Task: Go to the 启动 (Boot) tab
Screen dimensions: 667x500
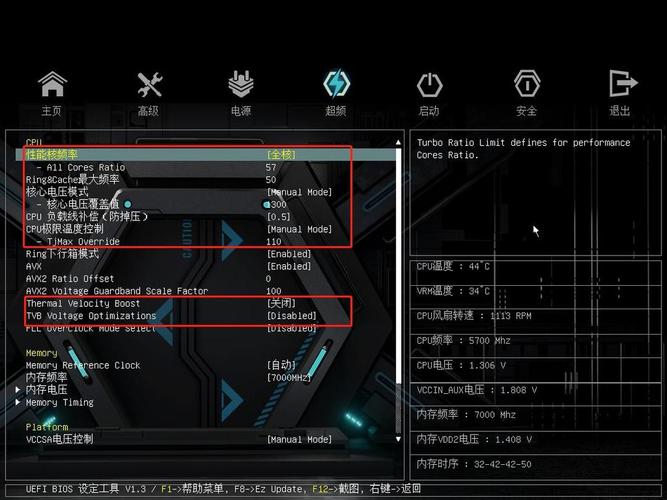Action: coord(429,93)
